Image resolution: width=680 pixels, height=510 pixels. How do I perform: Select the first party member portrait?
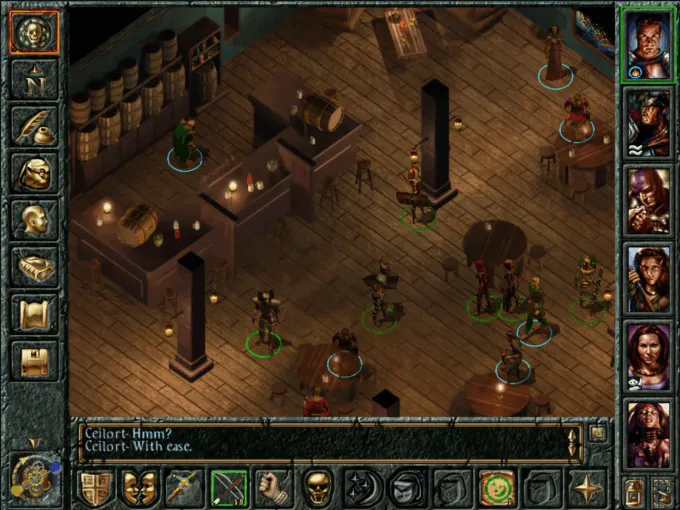pyautogui.click(x=647, y=44)
